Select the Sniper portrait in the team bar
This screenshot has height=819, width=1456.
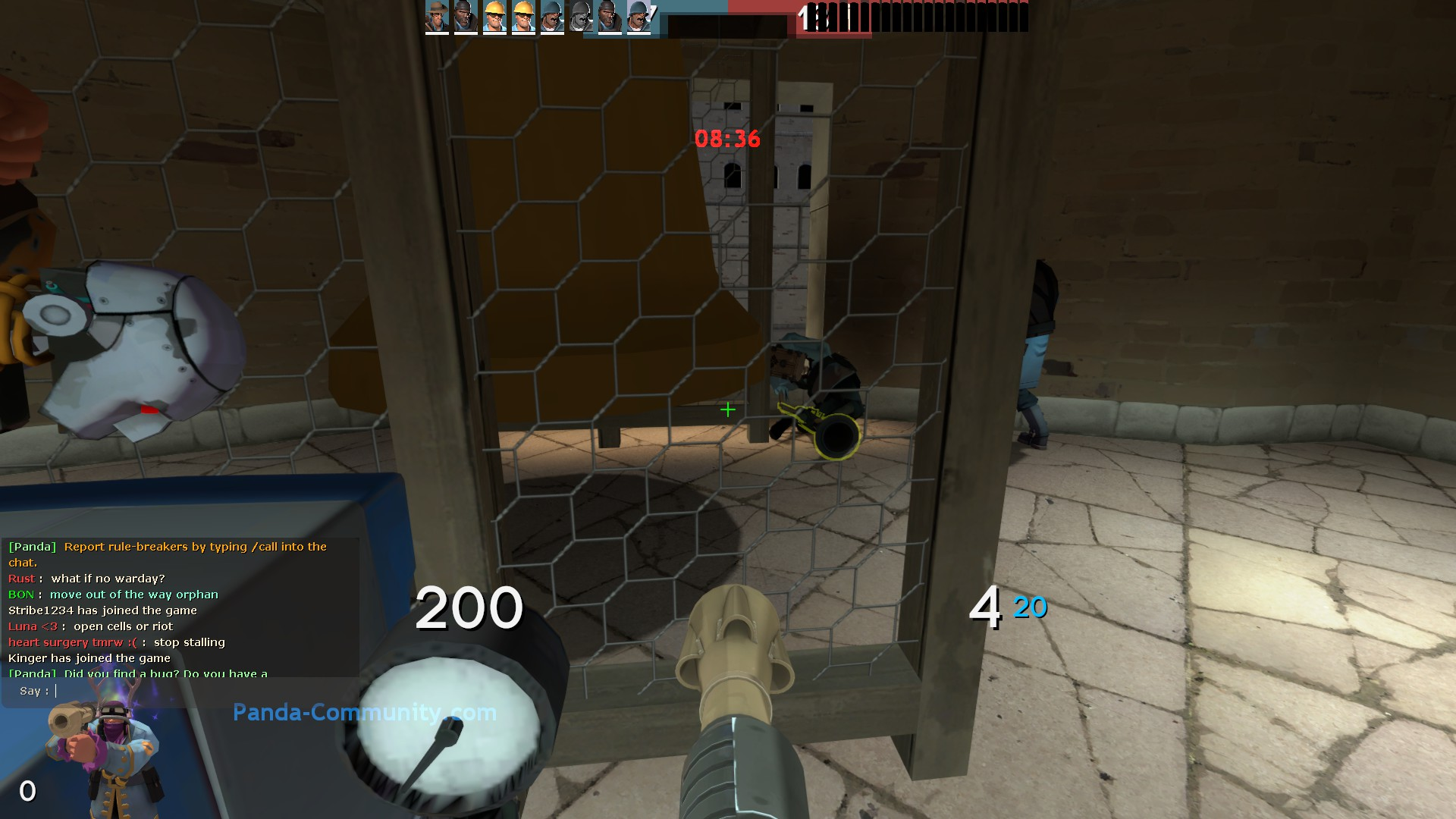pyautogui.click(x=436, y=17)
